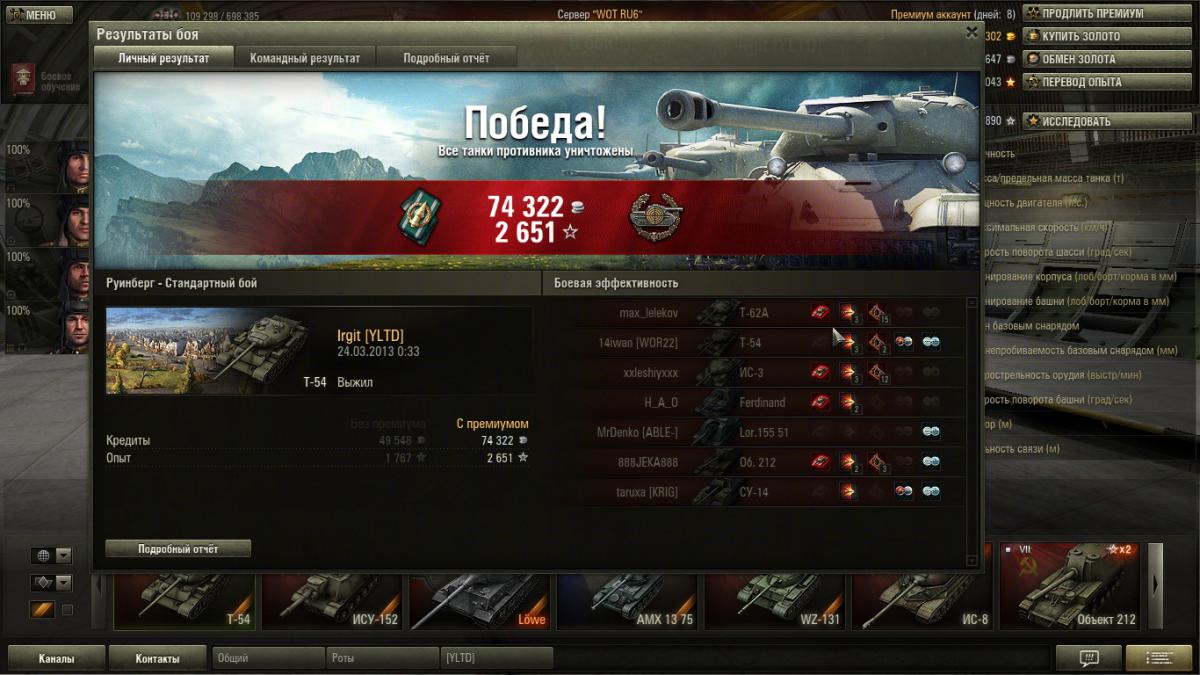Screen dimensions: 1200x675
Task: Switch to the Командный результат tab
Action: click(x=305, y=58)
